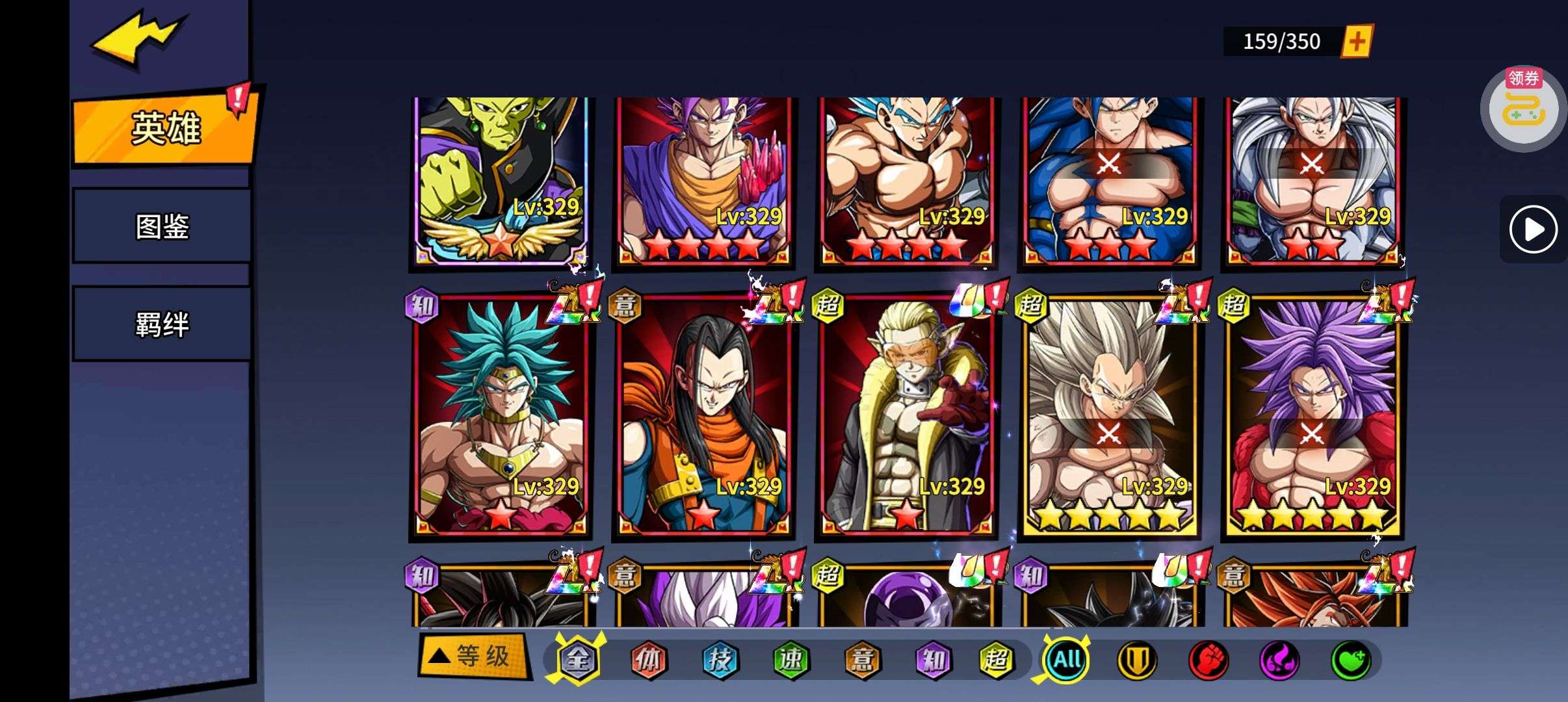Filter heroes by 体 type
The image size is (1568, 702).
coord(649,660)
